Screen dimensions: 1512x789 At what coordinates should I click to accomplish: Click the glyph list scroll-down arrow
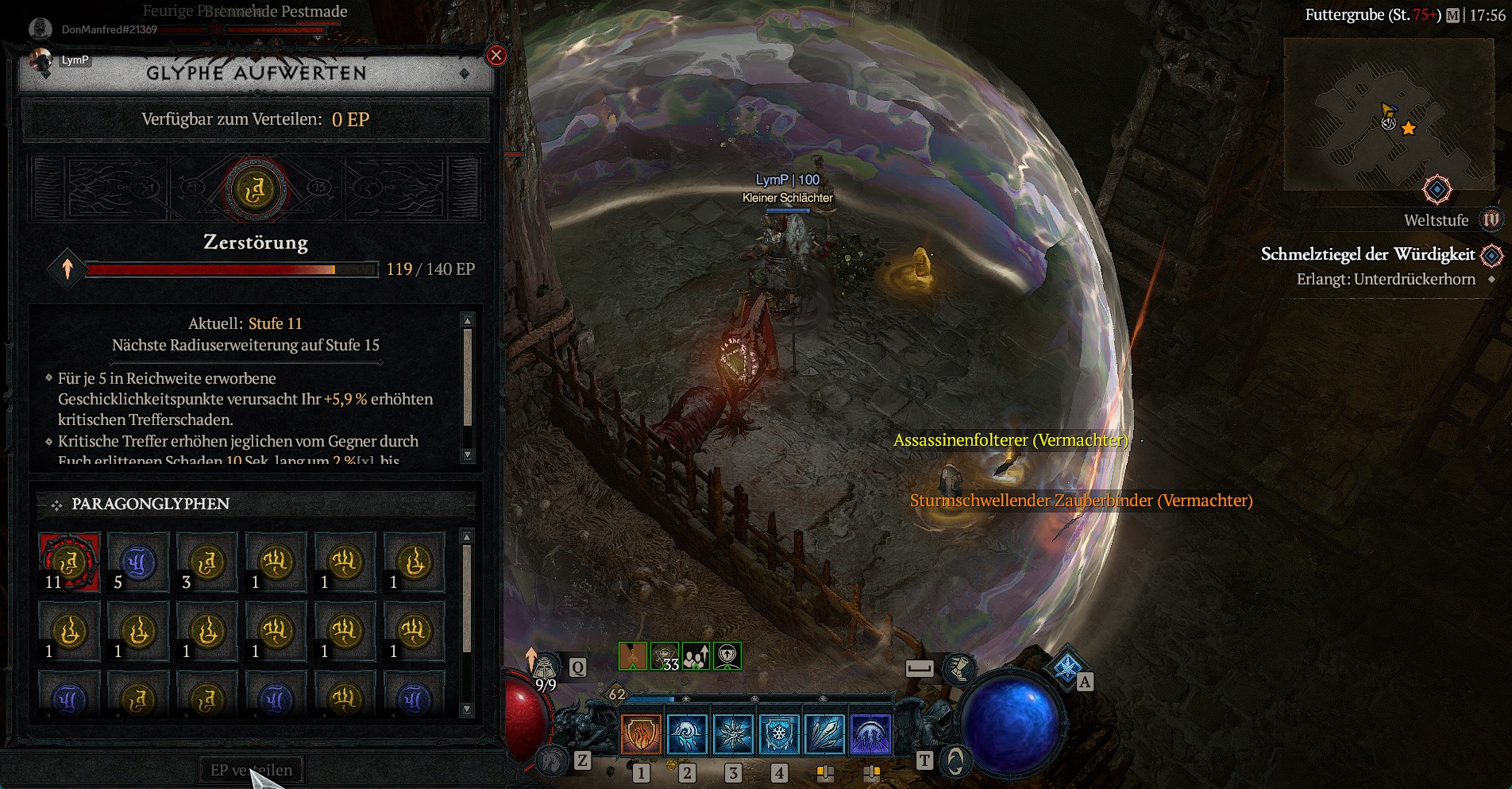(467, 709)
